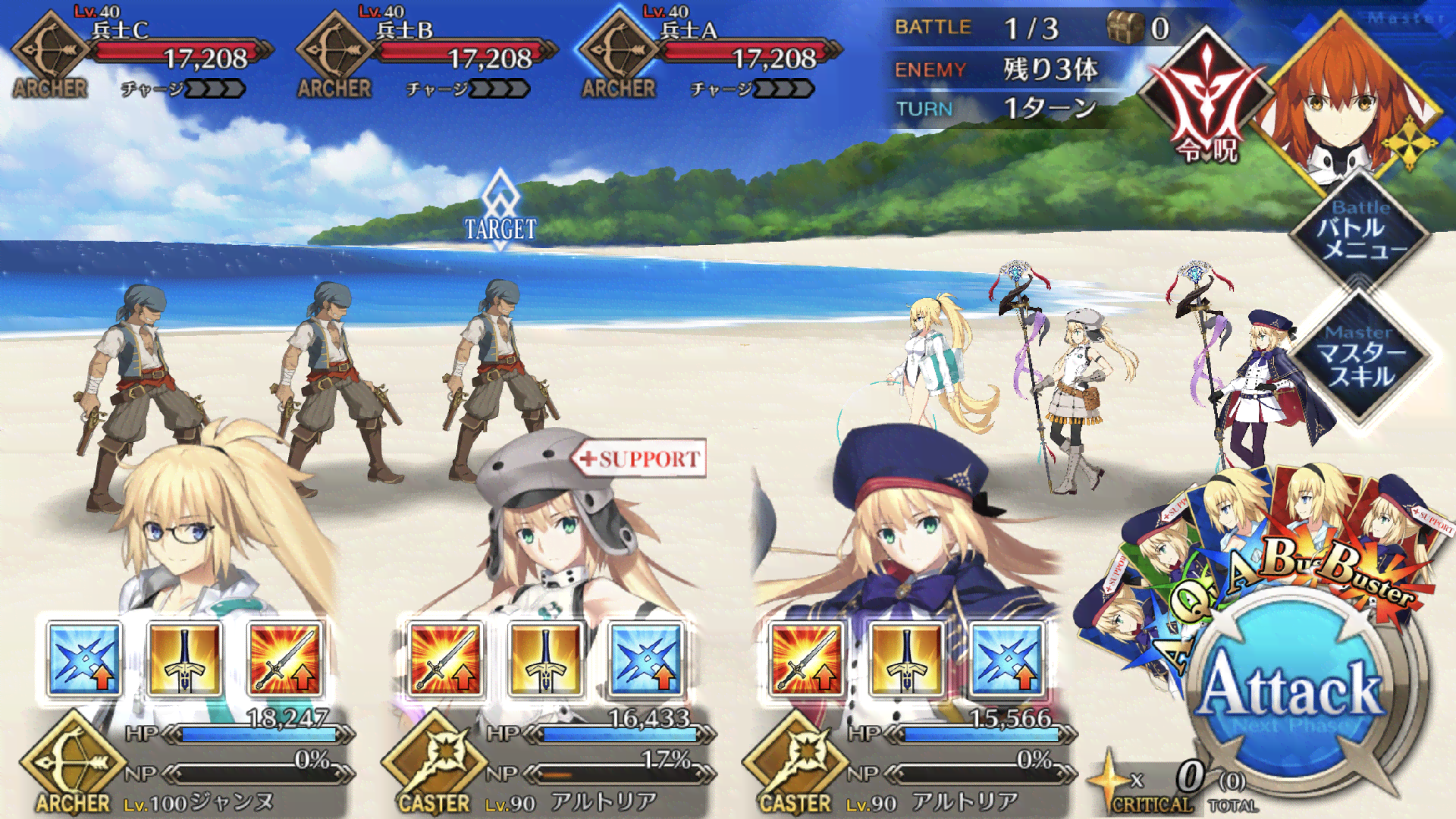Viewport: 1456px width, 819px height.
Task: Activate beret Altria's blue star skill
Action: coord(1007,658)
